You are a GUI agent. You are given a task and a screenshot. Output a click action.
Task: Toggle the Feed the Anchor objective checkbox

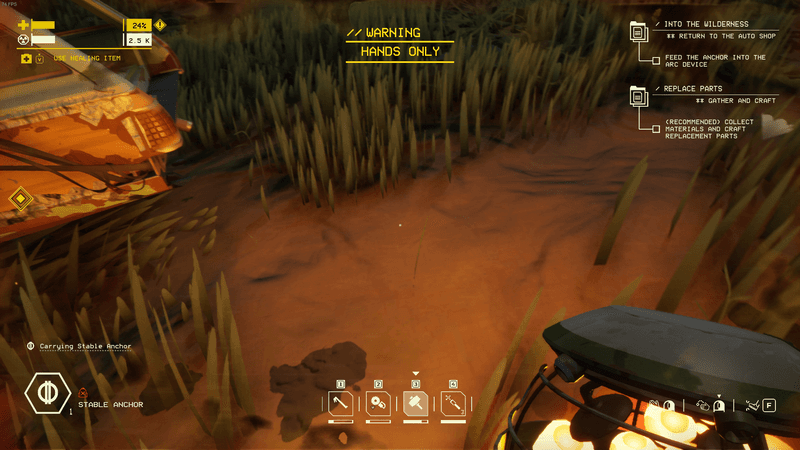click(656, 61)
